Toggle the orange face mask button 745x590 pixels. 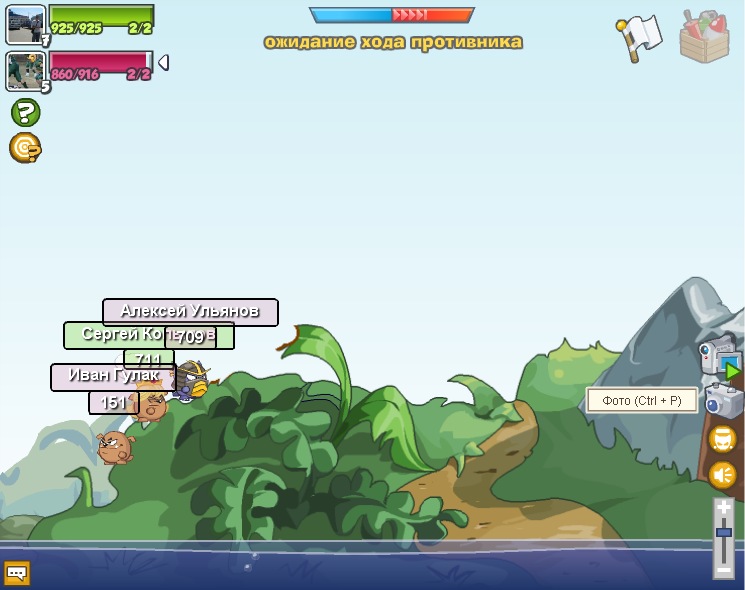pos(722,439)
